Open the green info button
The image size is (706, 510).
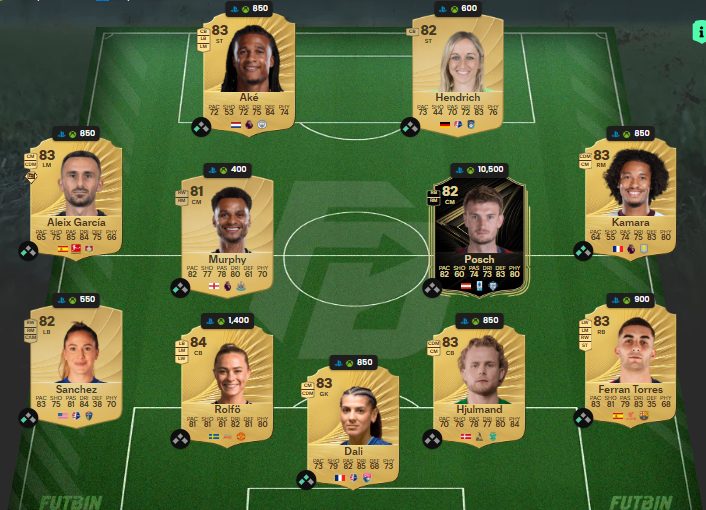697,31
